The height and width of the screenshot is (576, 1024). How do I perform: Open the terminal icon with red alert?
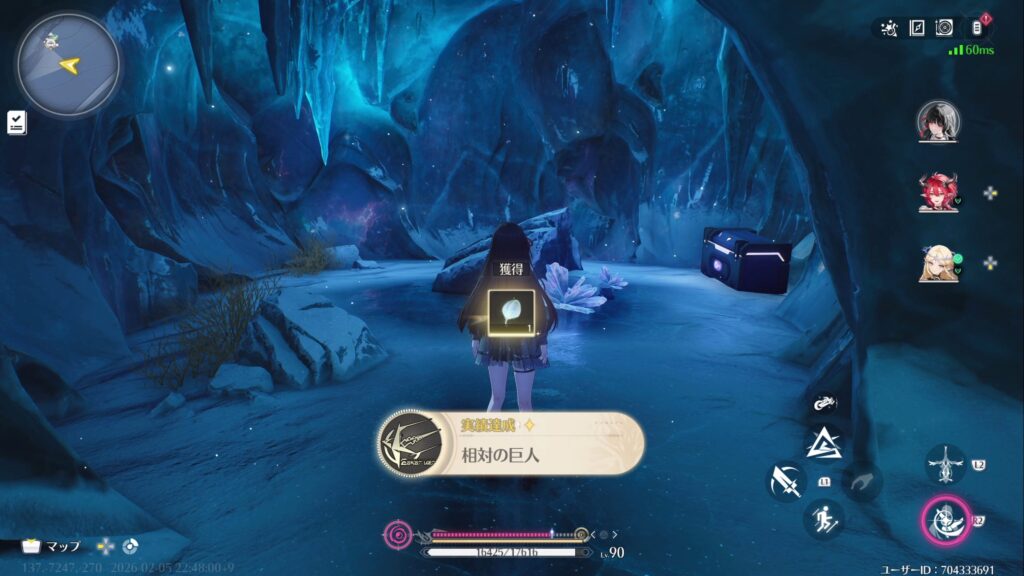coord(979,27)
